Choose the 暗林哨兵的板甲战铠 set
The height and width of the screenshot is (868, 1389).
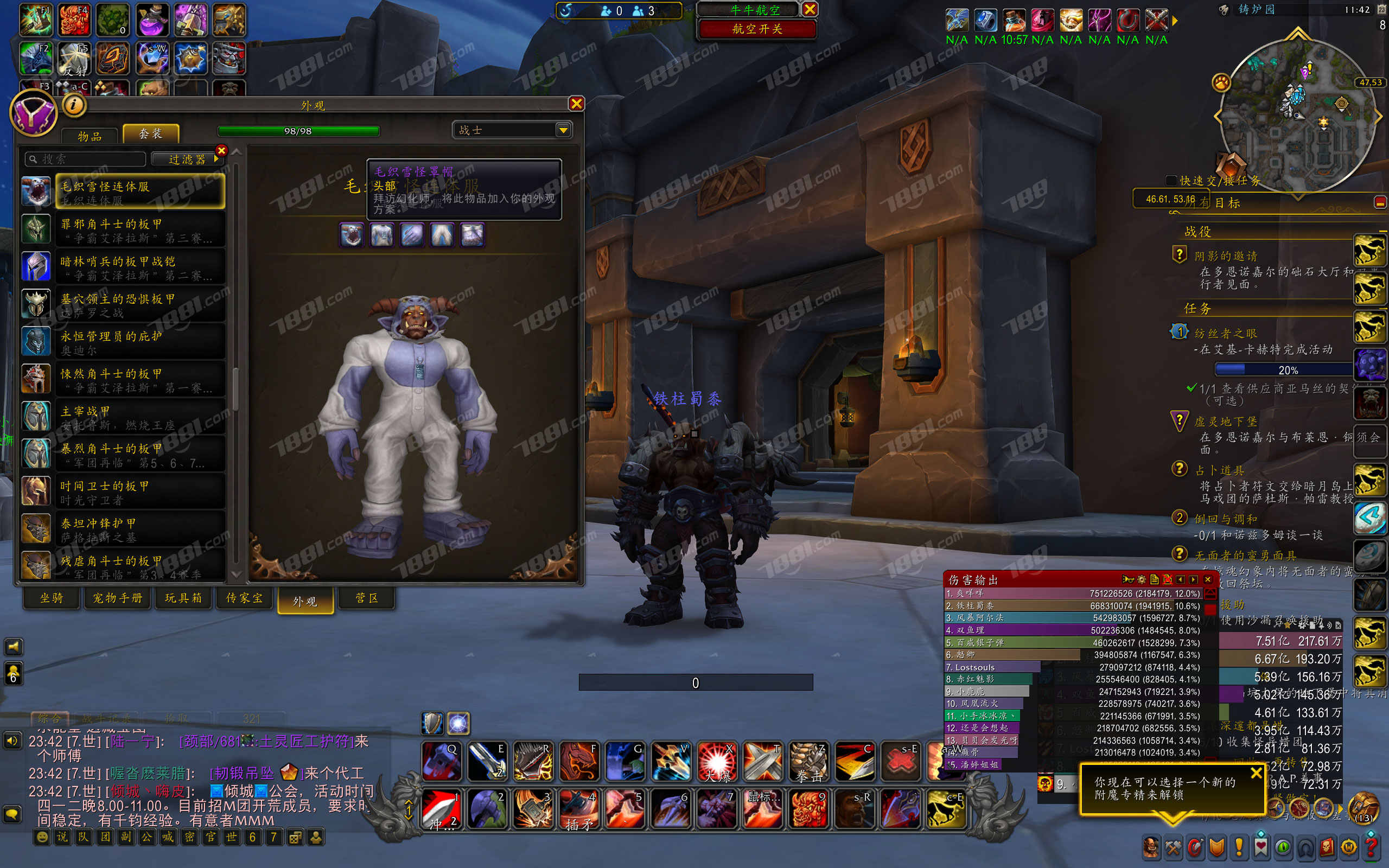[139, 267]
